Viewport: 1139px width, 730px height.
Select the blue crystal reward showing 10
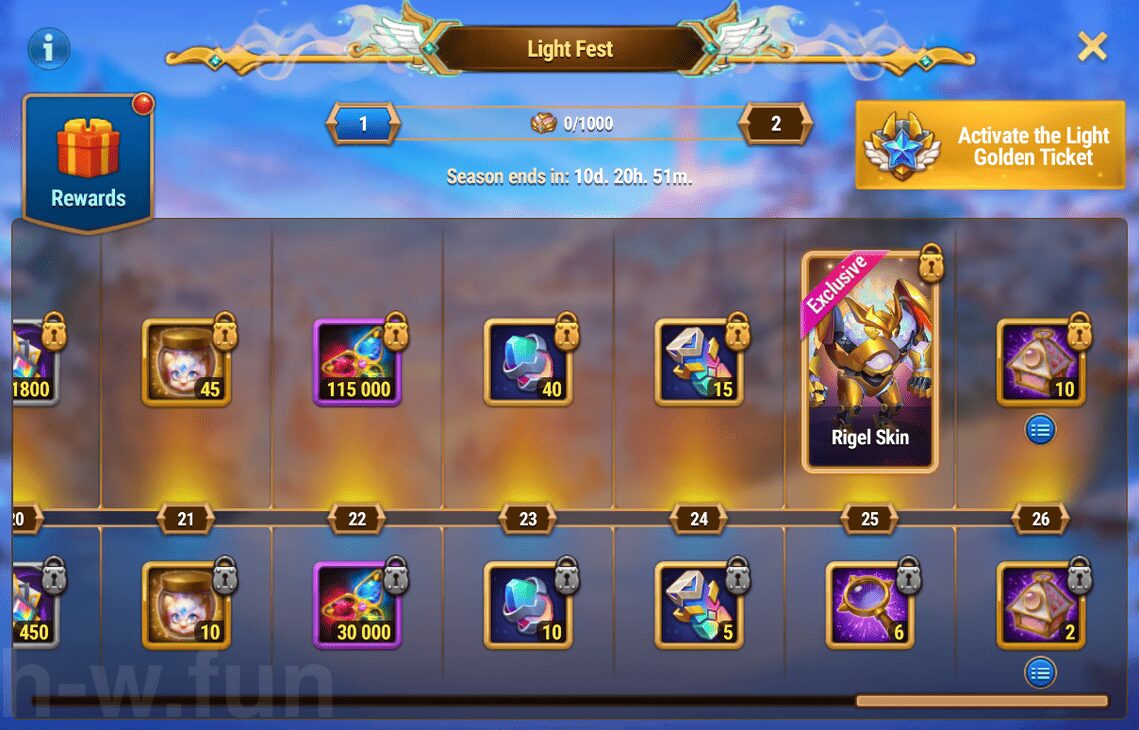(528, 604)
